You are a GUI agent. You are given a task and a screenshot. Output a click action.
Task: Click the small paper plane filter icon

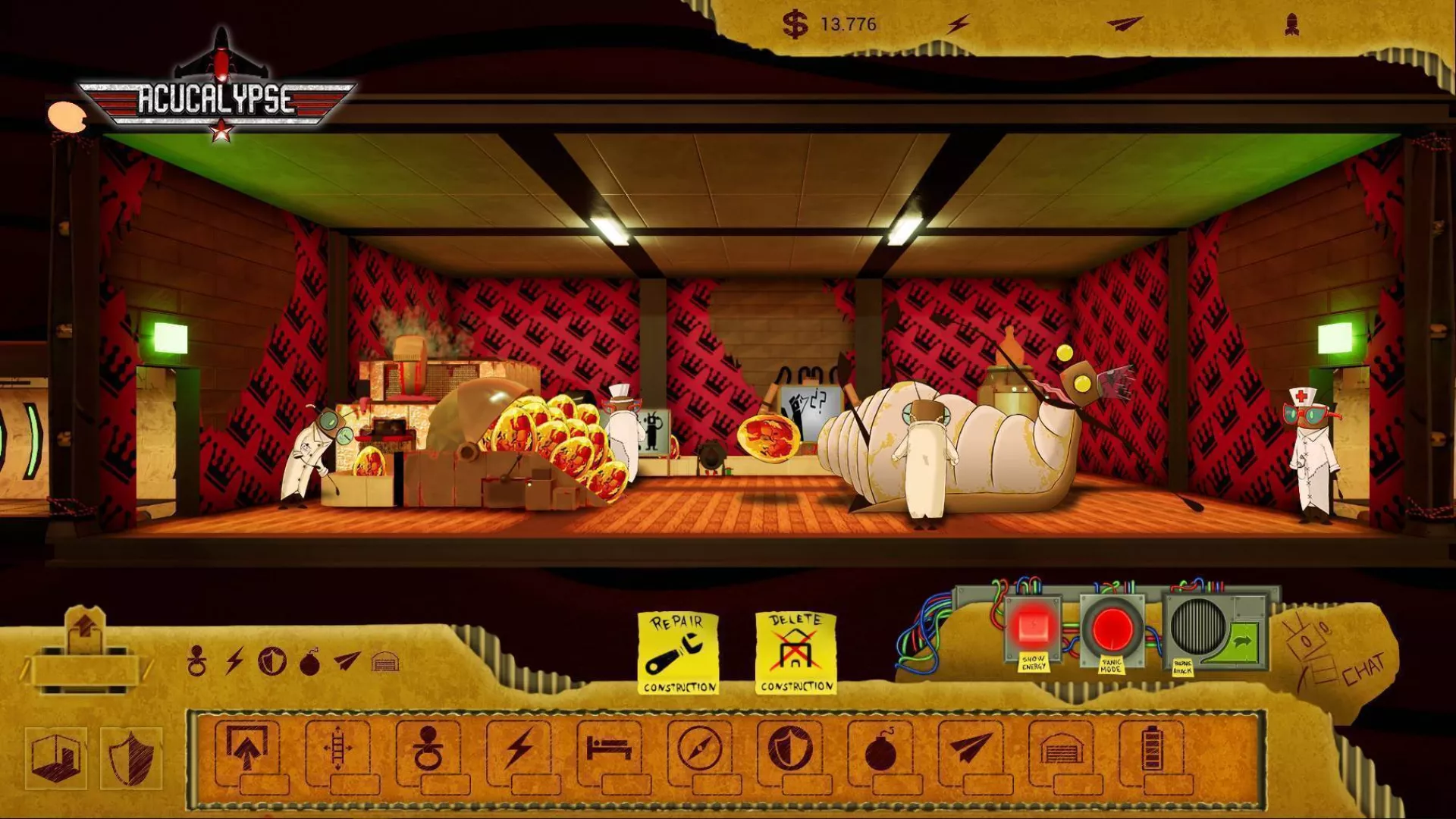(347, 661)
